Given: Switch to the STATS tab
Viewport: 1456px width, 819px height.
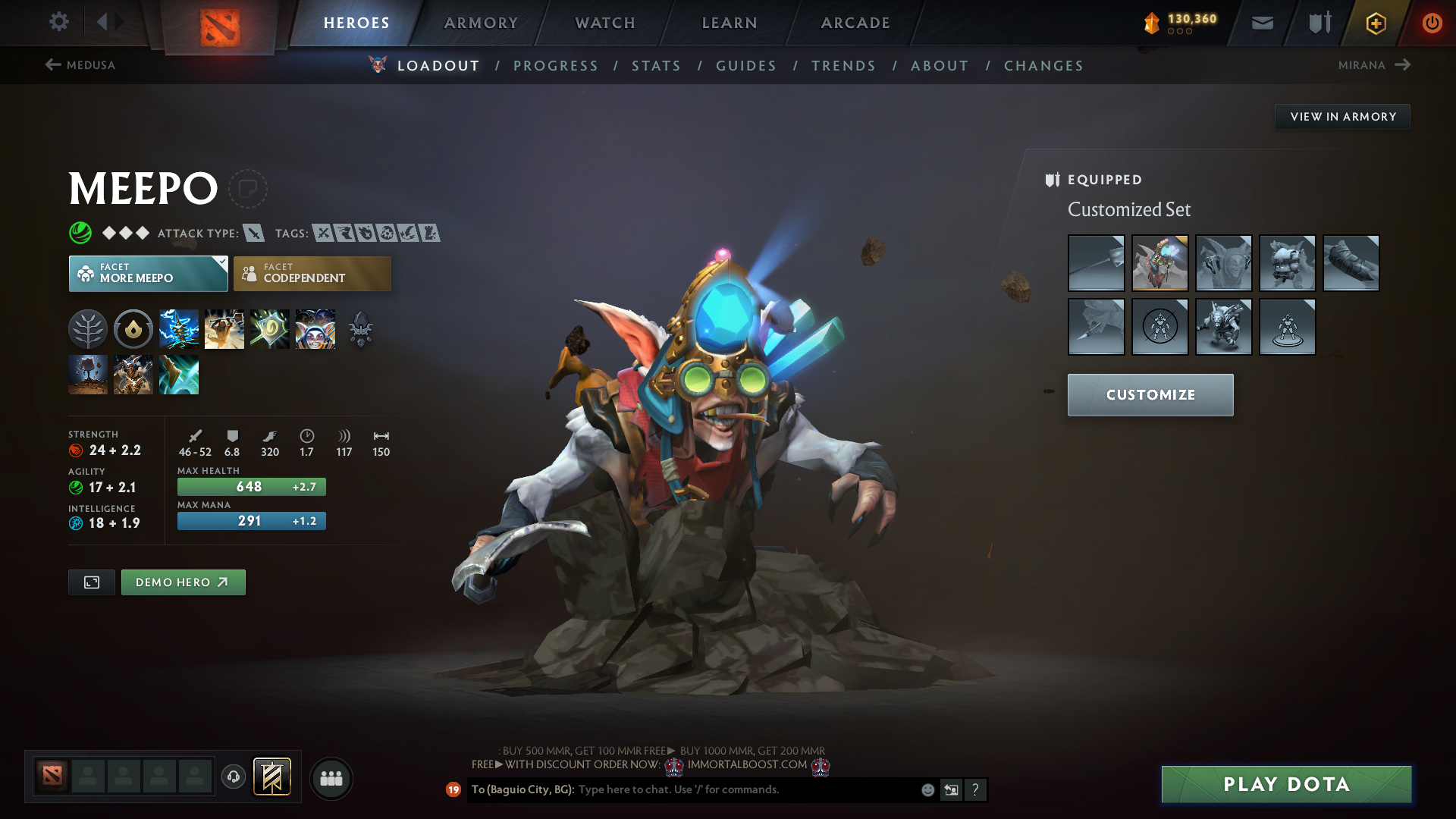Looking at the screenshot, I should click(x=657, y=66).
